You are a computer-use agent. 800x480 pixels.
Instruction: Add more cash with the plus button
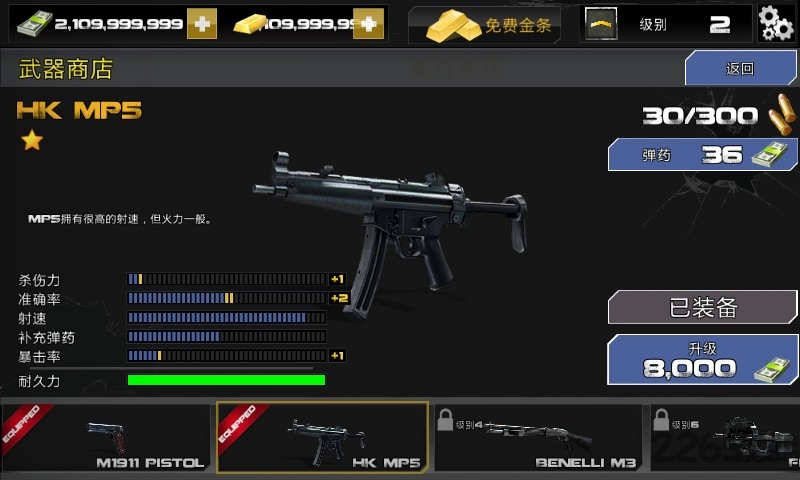[201, 24]
